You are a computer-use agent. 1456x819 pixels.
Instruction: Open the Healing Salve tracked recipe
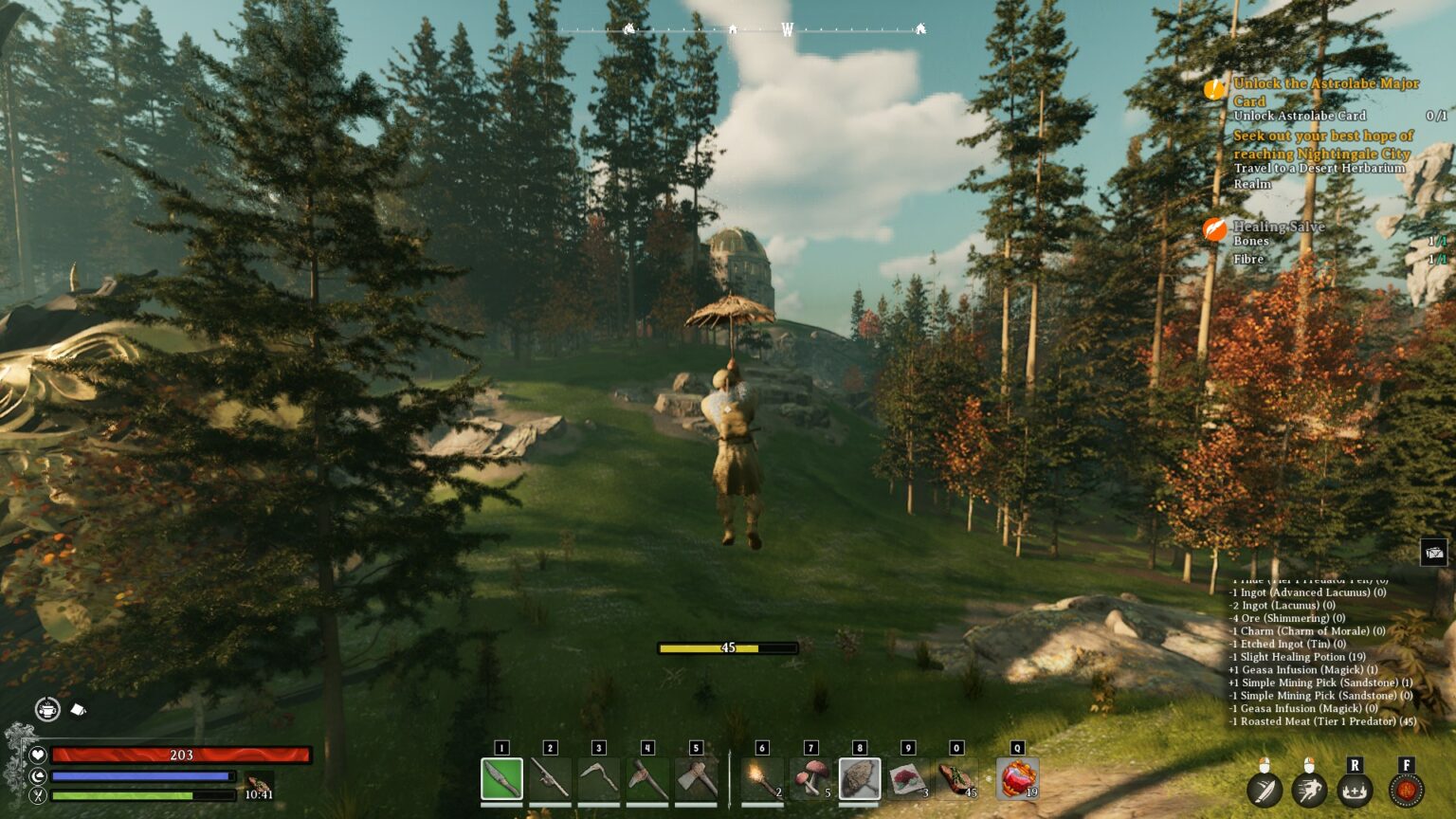click(1278, 227)
